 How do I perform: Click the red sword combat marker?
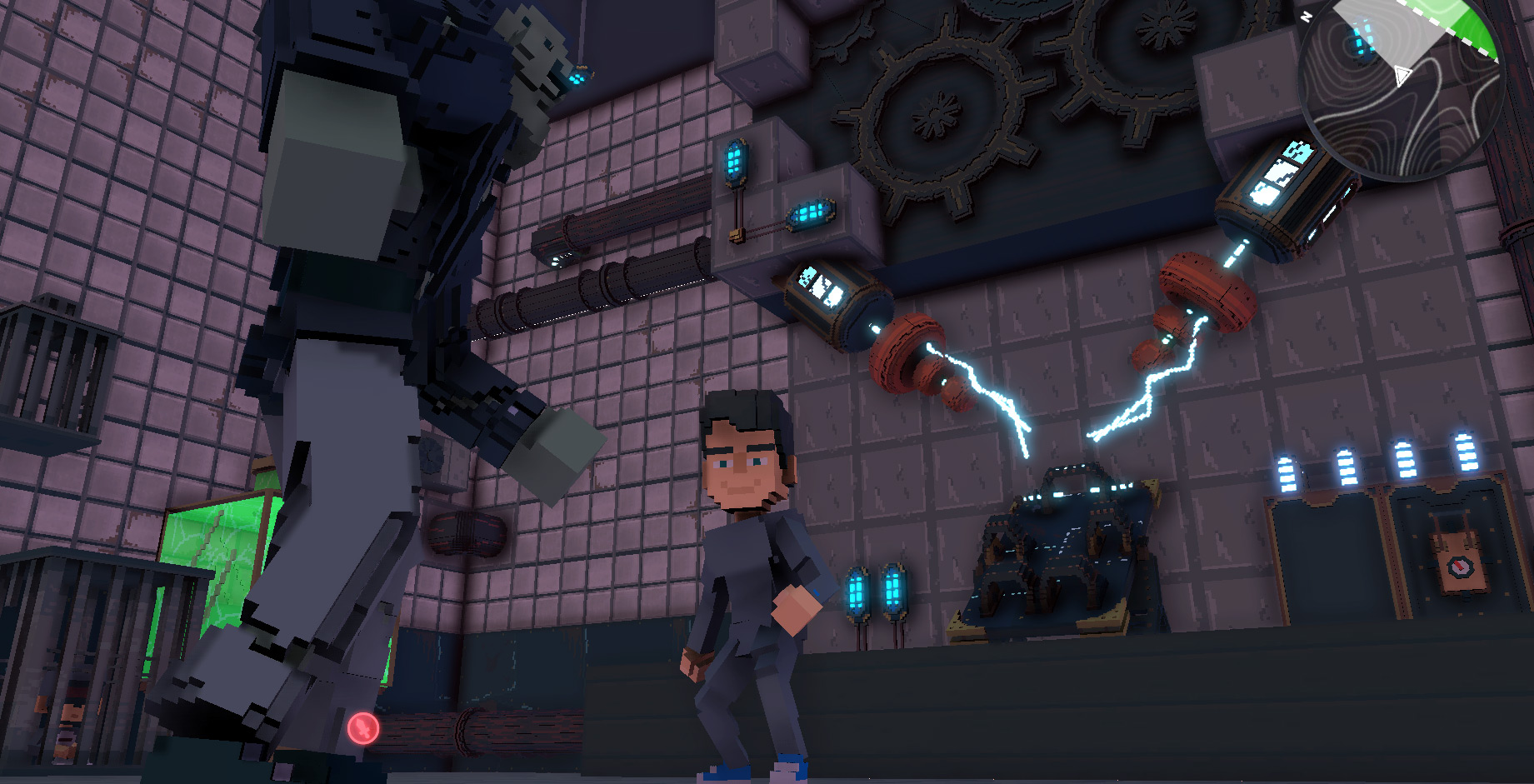[x=363, y=729]
